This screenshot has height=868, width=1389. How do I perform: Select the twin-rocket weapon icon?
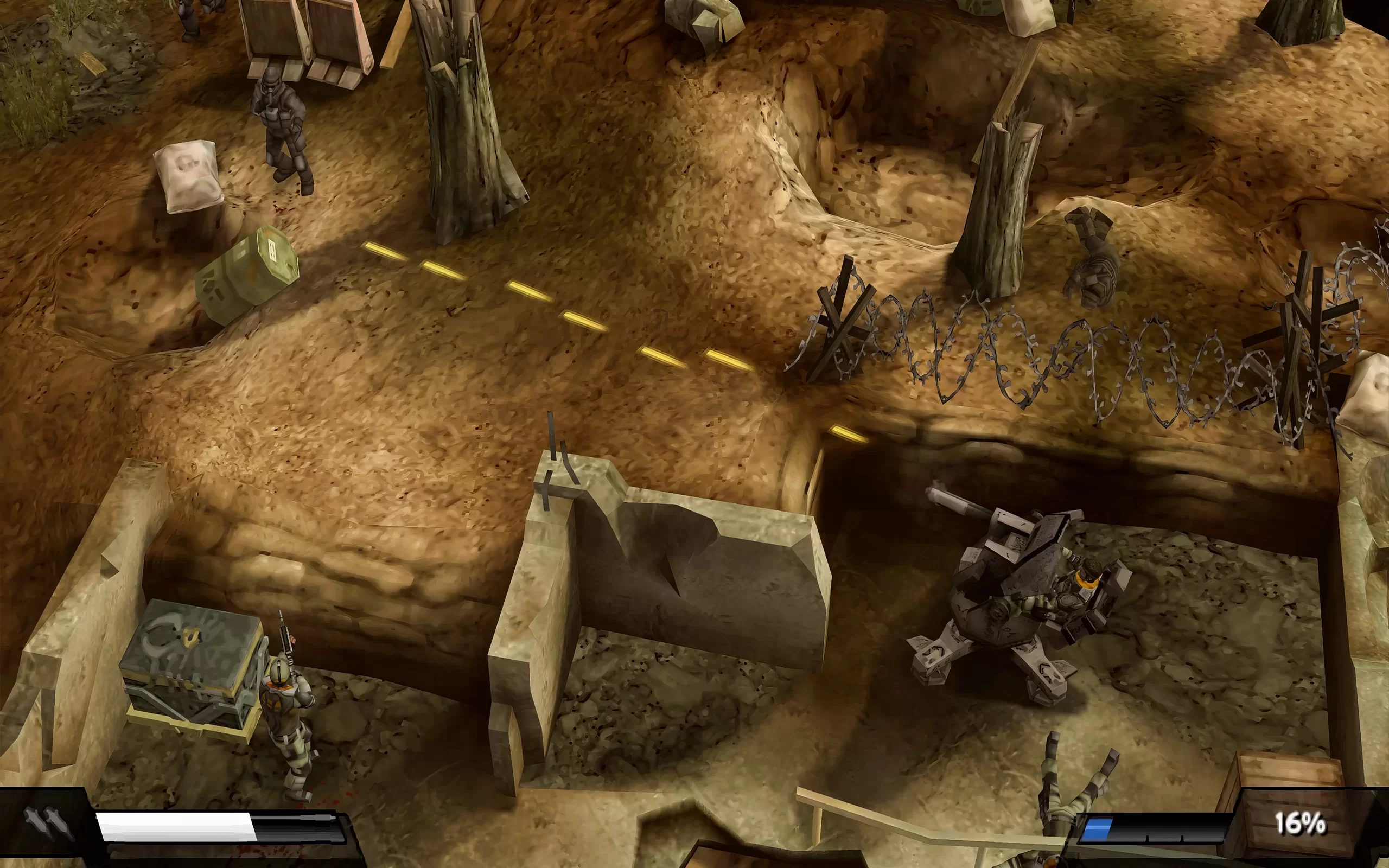tap(47, 824)
